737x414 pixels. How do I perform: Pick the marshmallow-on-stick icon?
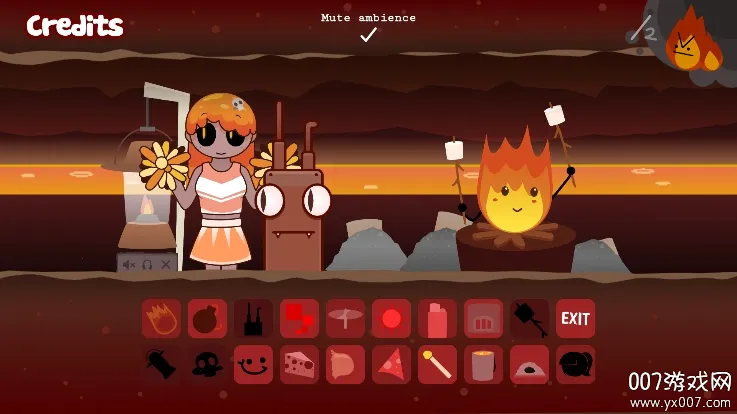pyautogui.click(x=529, y=319)
